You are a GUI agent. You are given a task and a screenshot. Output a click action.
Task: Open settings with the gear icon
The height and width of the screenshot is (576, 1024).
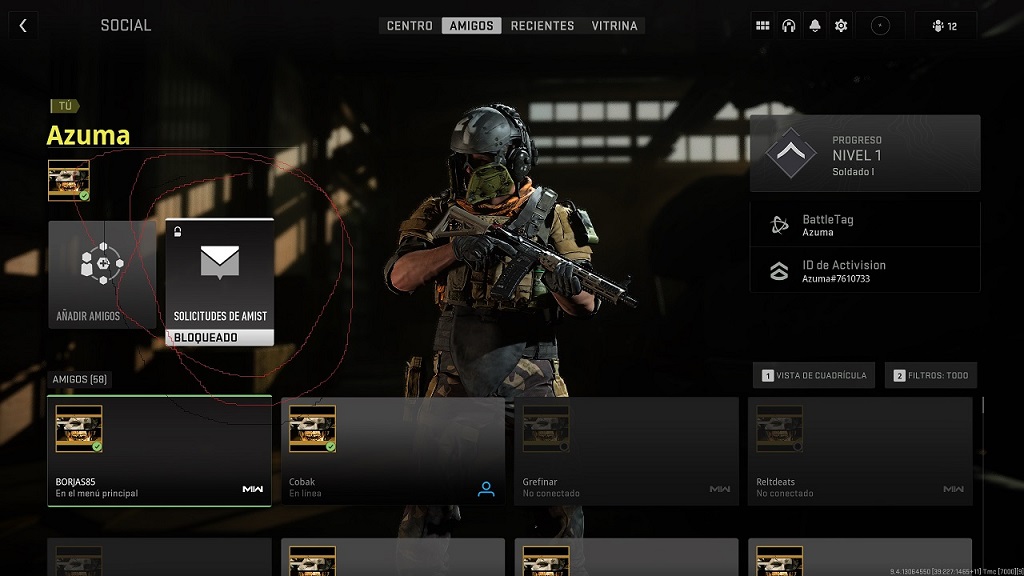(x=841, y=26)
